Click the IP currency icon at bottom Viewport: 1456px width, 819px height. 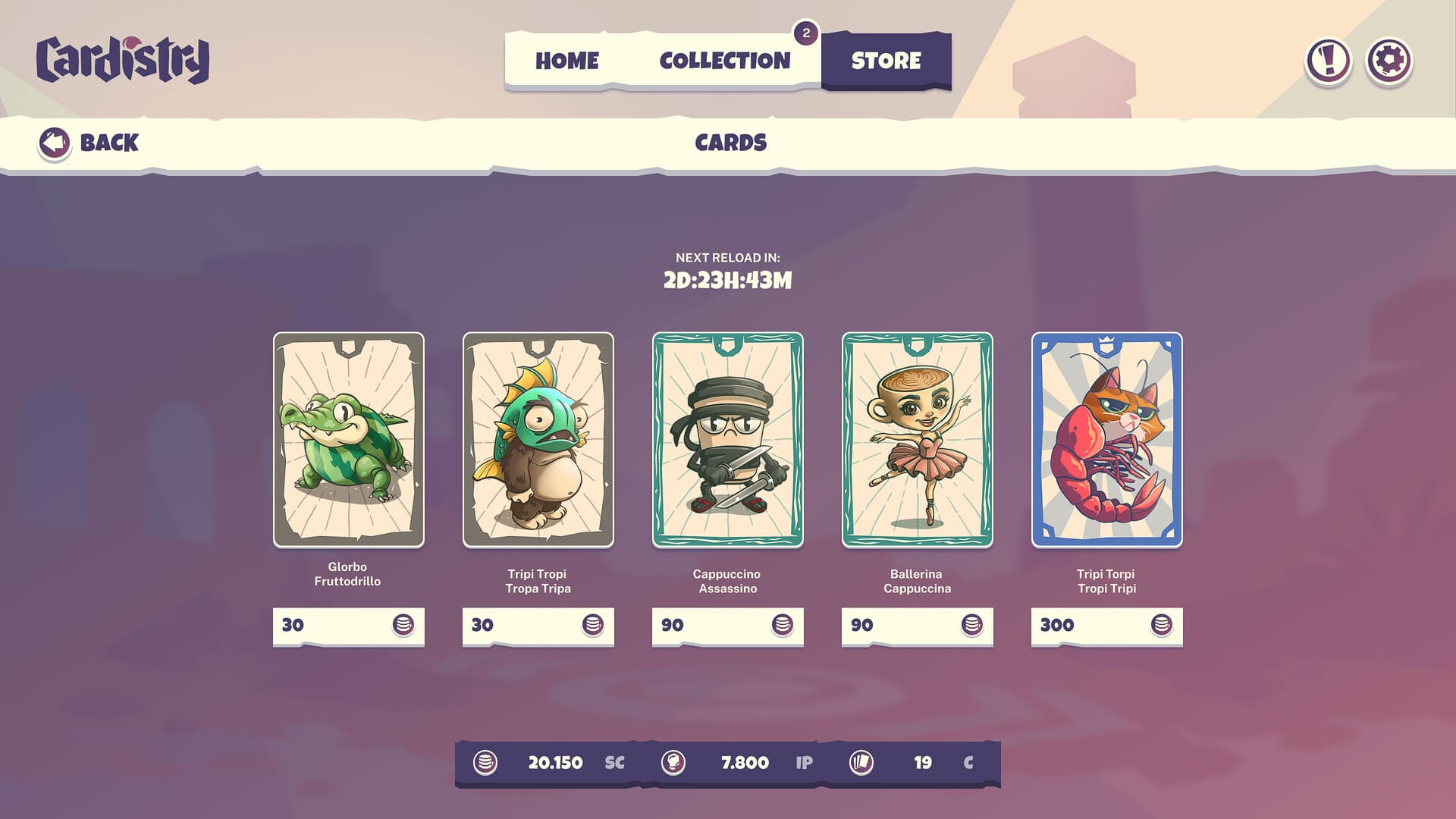675,764
